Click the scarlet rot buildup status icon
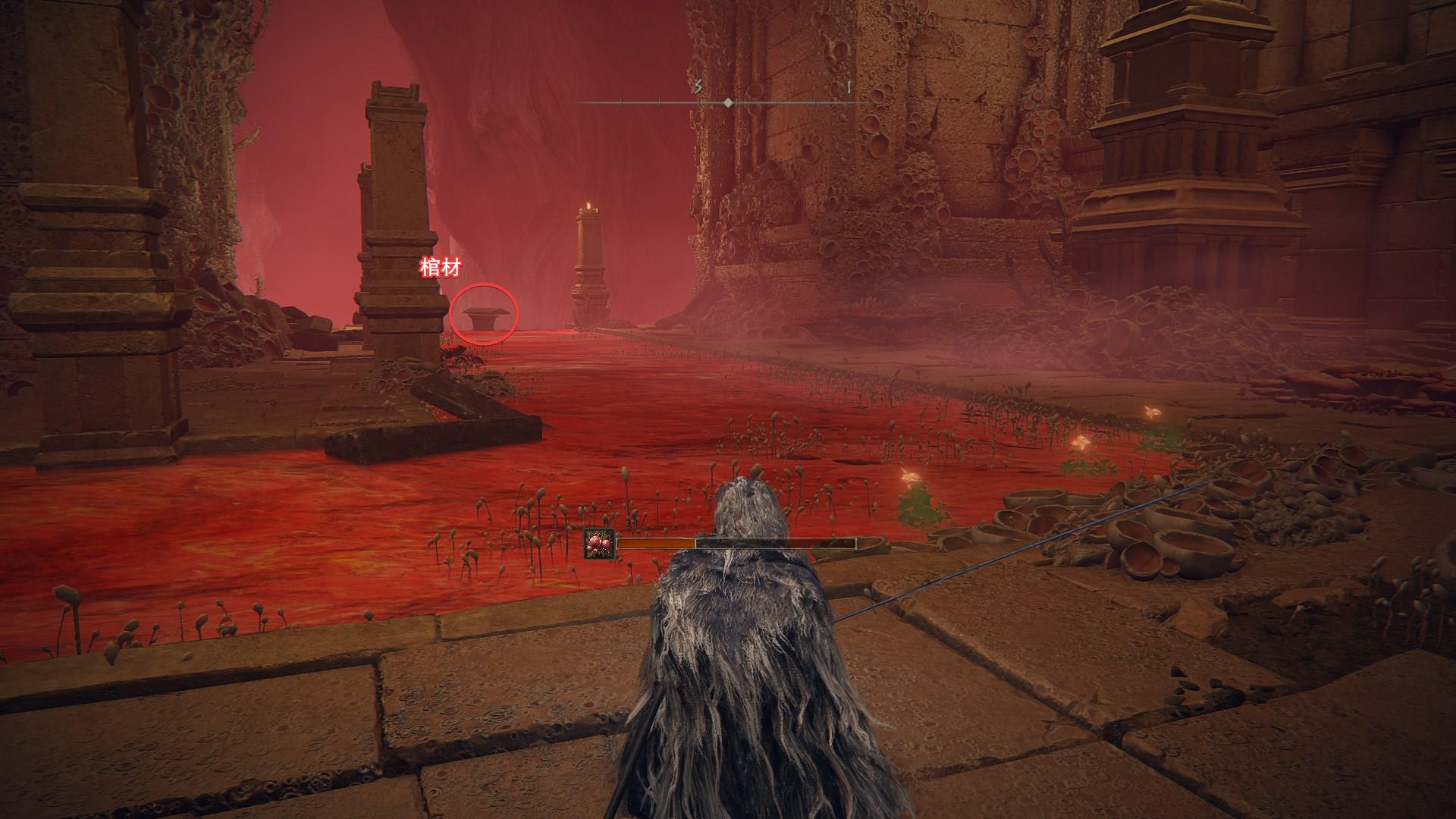 [599, 544]
